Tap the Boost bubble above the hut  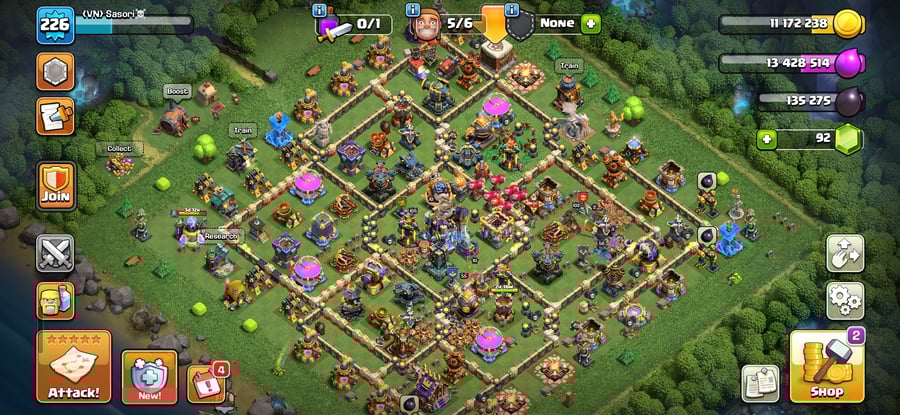pos(177,91)
